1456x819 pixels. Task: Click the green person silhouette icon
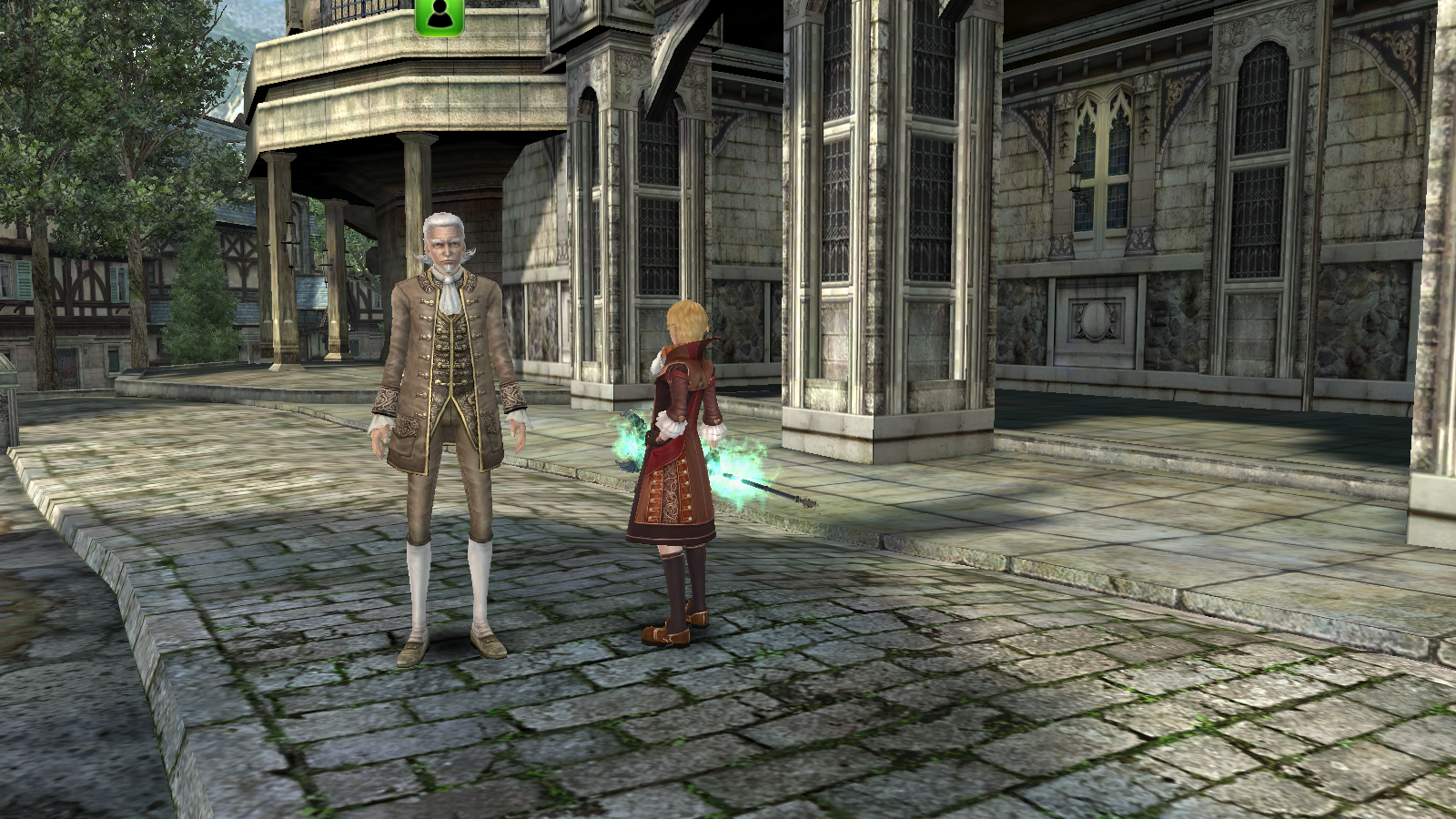click(x=440, y=15)
